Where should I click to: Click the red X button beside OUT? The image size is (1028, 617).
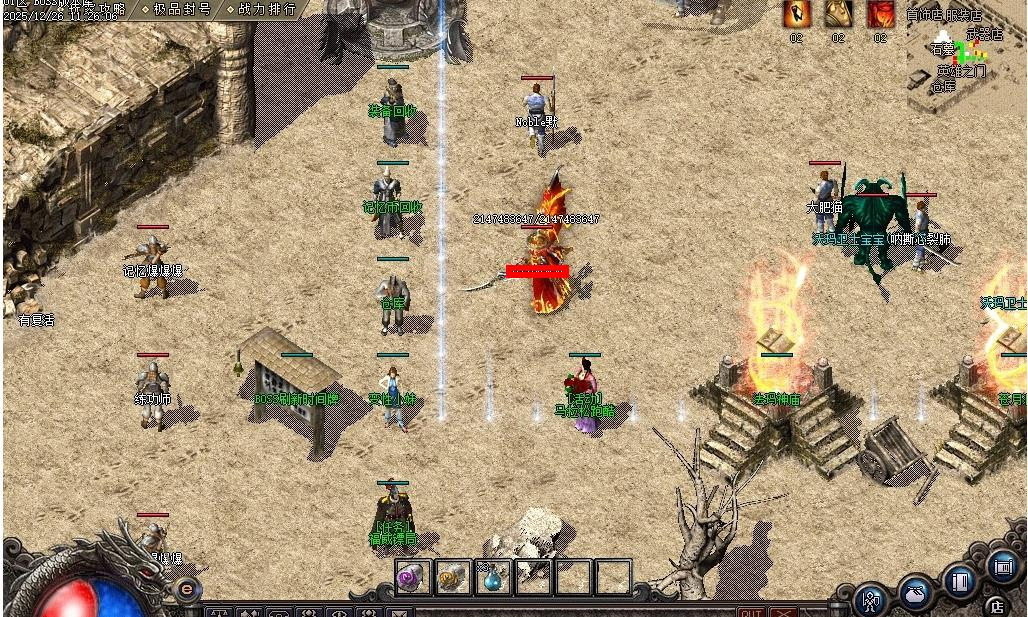[x=783, y=612]
